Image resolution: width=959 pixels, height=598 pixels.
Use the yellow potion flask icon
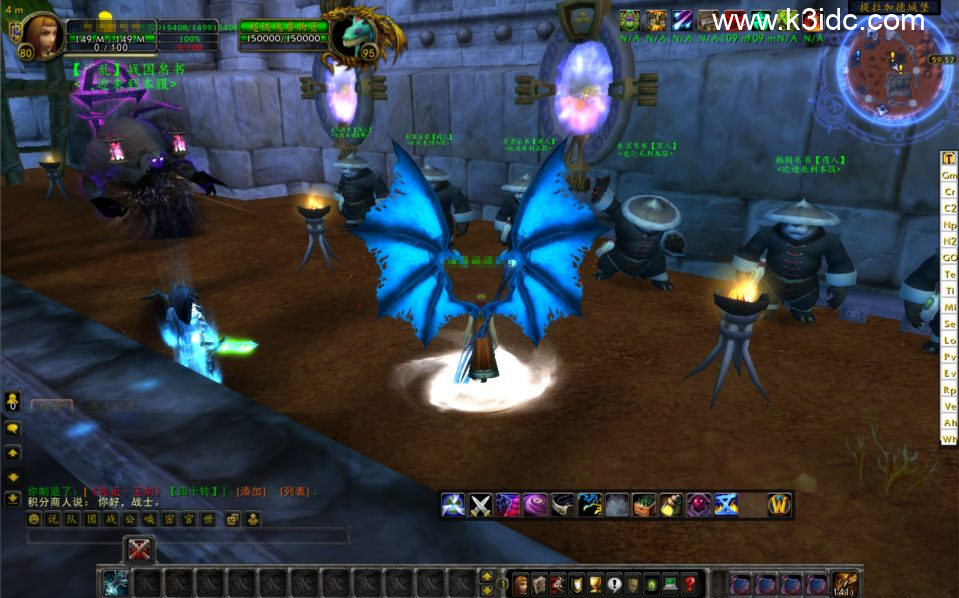pyautogui.click(x=671, y=505)
